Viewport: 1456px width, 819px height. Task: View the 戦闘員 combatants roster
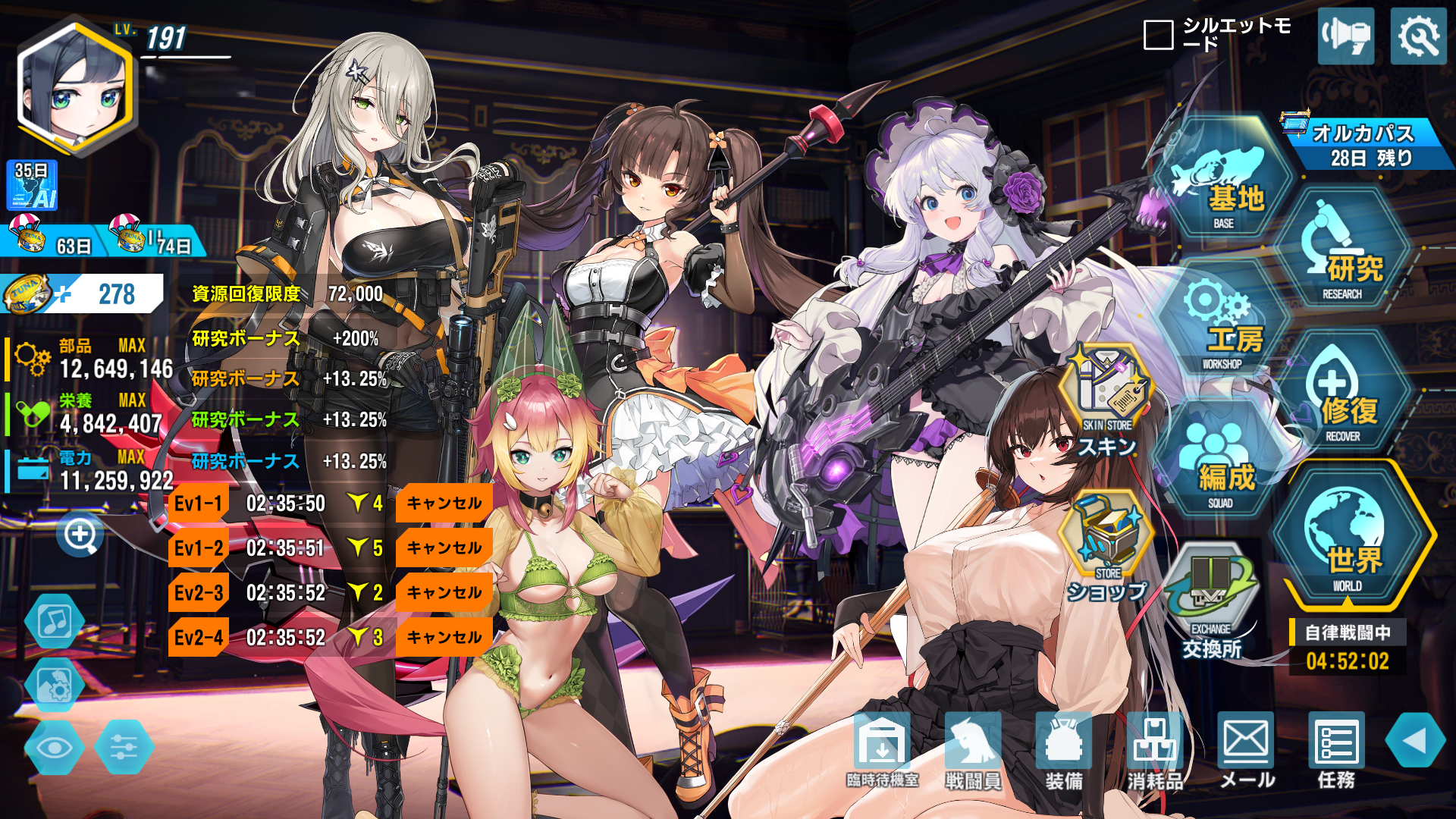click(973, 749)
